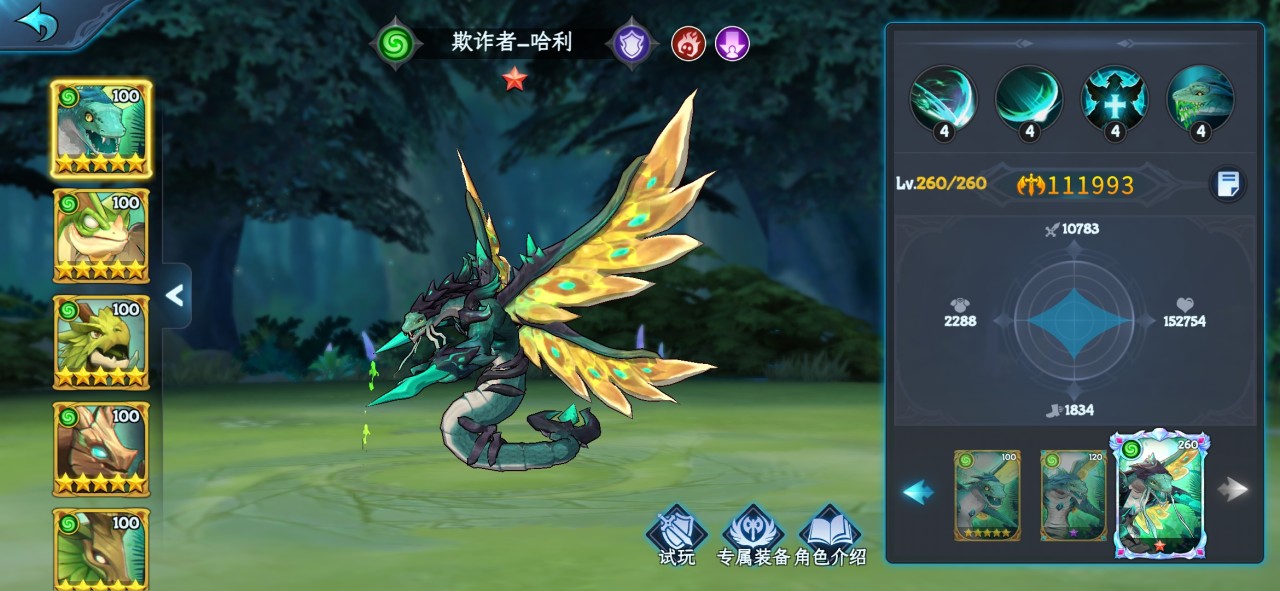The height and width of the screenshot is (591, 1280).
Task: Tap the red flame trait icon
Action: pyautogui.click(x=688, y=44)
